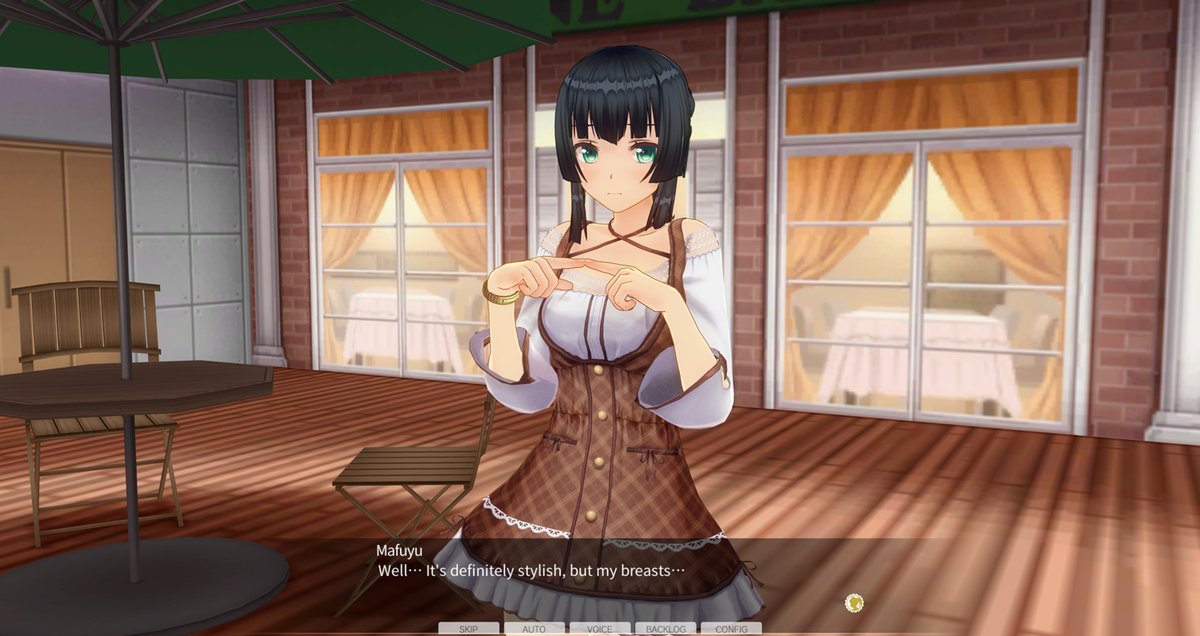Replay the line with VOICE button

(600, 629)
